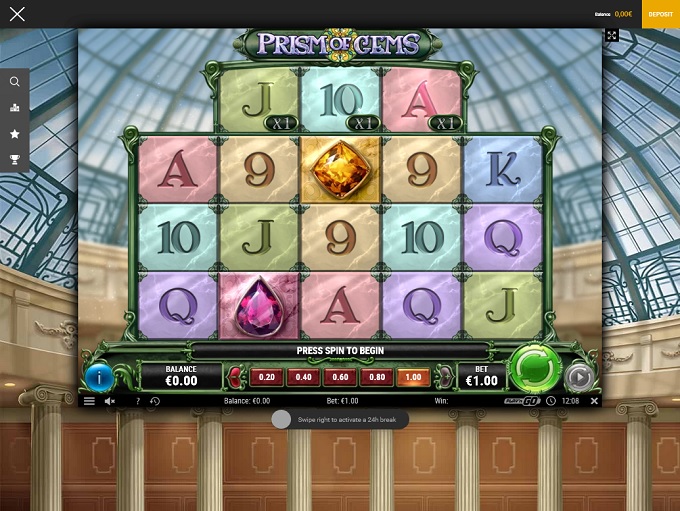Spin the reels with the green button

[x=533, y=370]
